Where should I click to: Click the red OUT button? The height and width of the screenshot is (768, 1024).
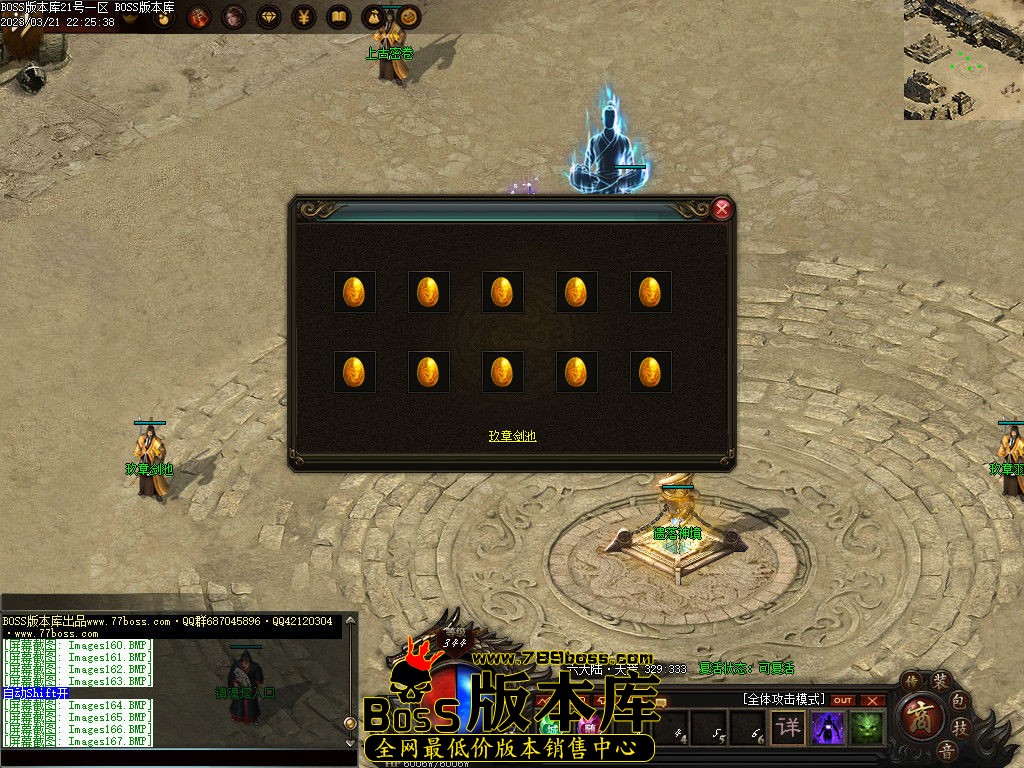coord(843,700)
